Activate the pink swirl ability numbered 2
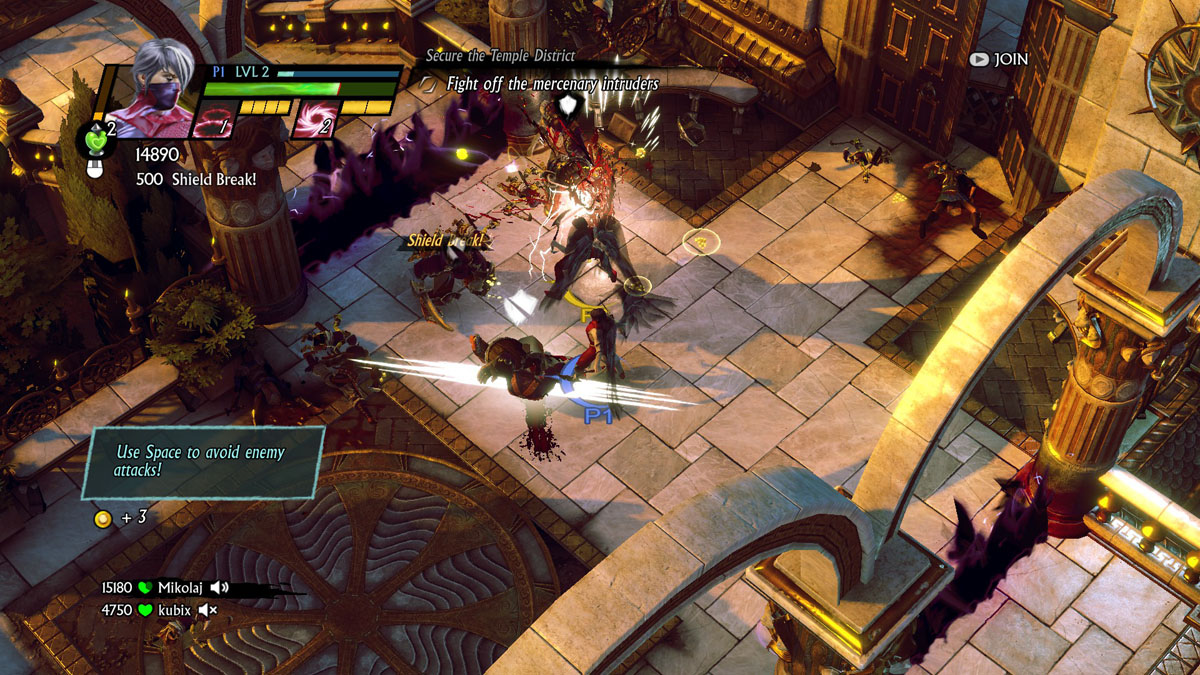Image resolution: width=1200 pixels, height=675 pixels. (x=314, y=121)
